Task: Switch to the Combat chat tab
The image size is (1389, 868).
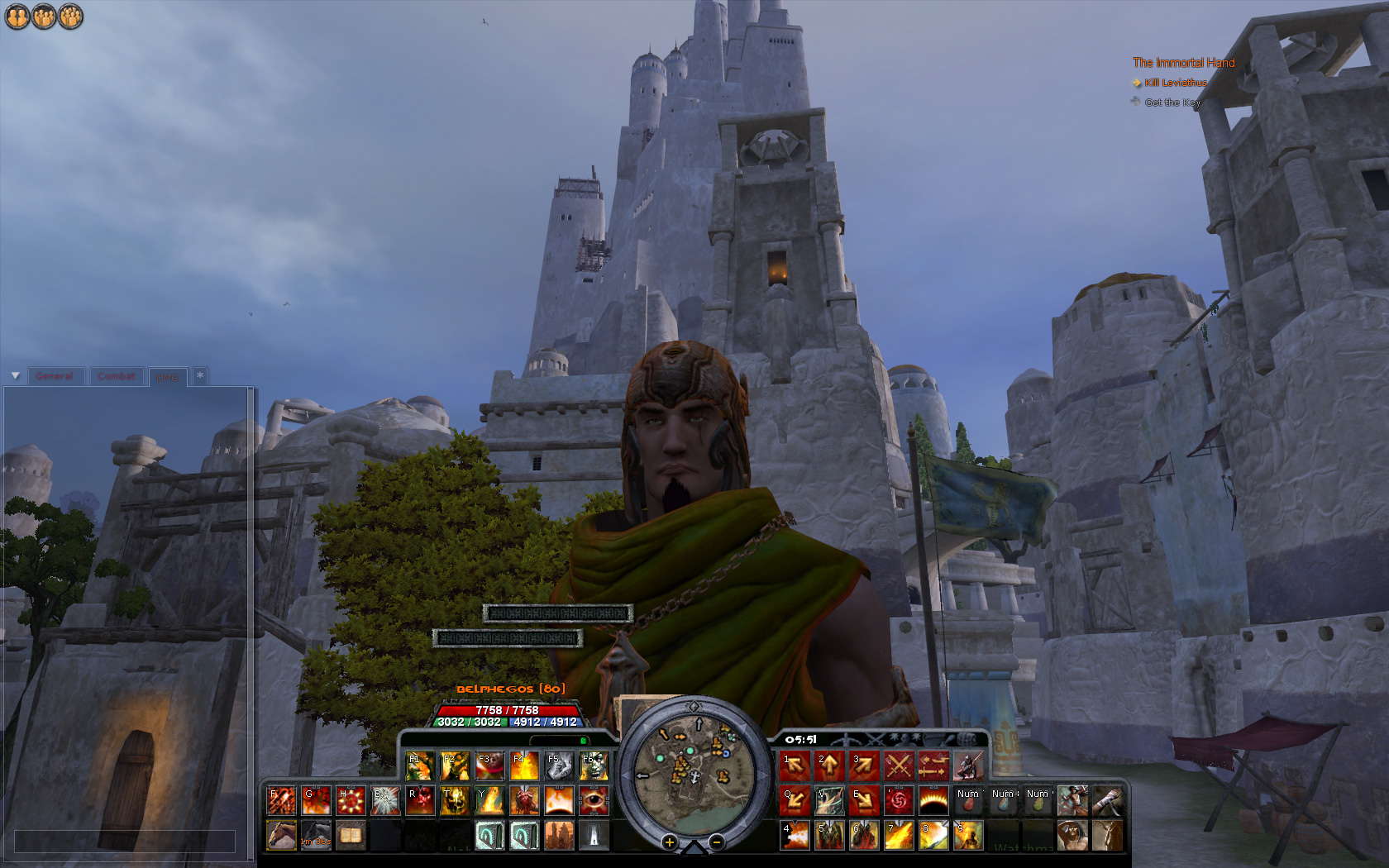Action: (117, 376)
